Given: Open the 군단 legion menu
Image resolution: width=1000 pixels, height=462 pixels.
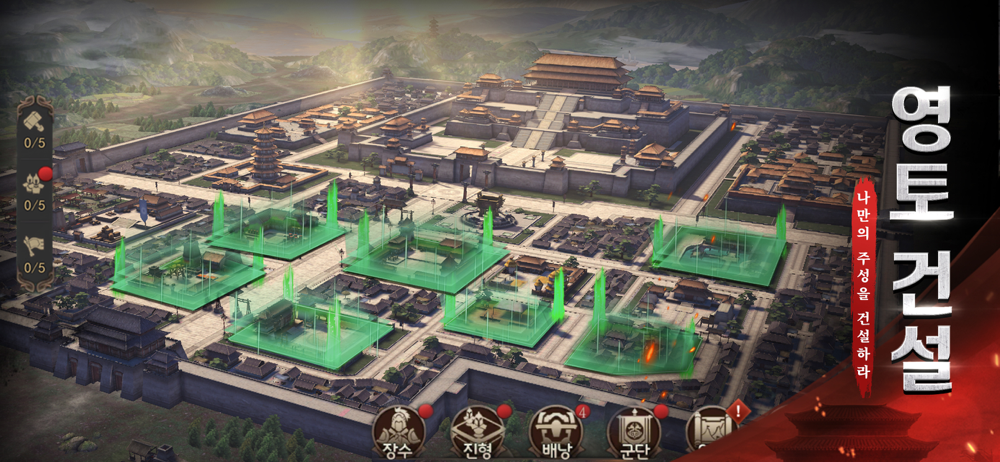Looking at the screenshot, I should tap(633, 430).
